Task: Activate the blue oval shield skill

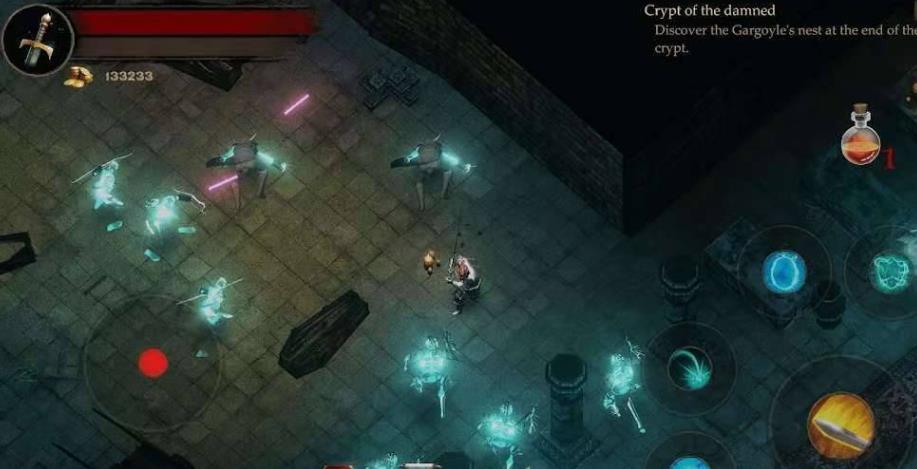Action: click(784, 271)
